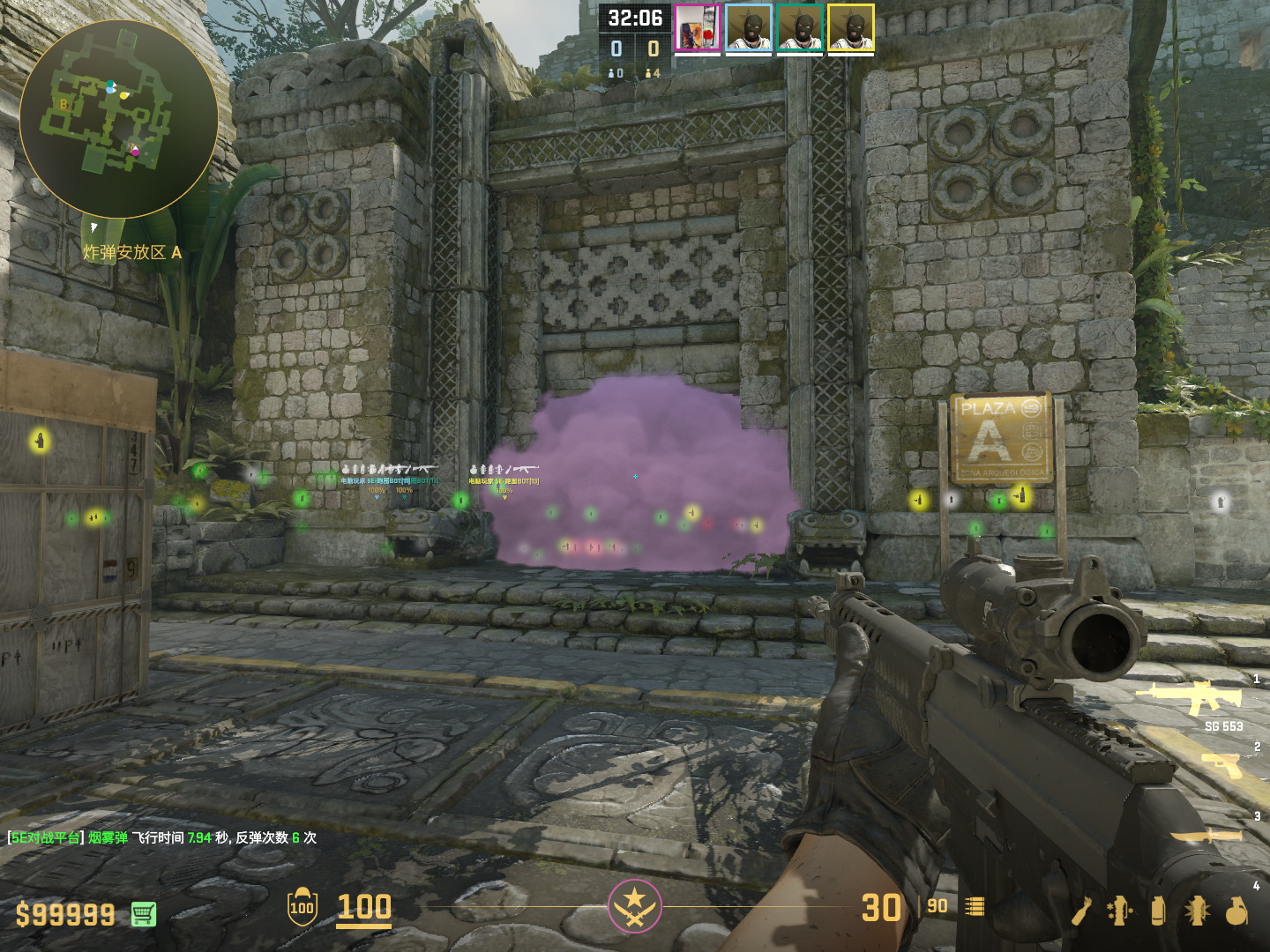
Task: Select the HE grenade icon
Action: pyautogui.click(x=1236, y=911)
